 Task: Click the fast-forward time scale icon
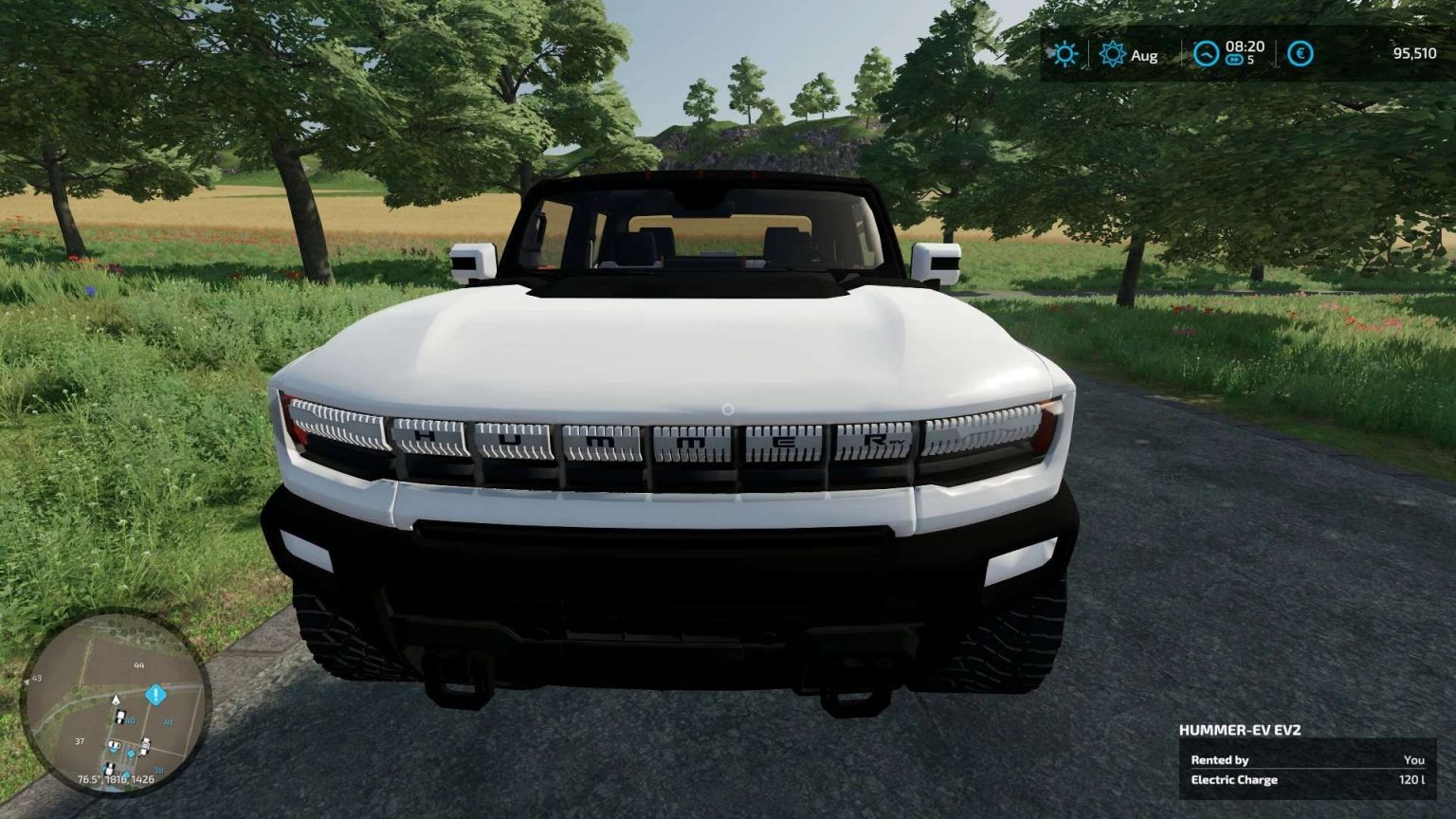1234,61
